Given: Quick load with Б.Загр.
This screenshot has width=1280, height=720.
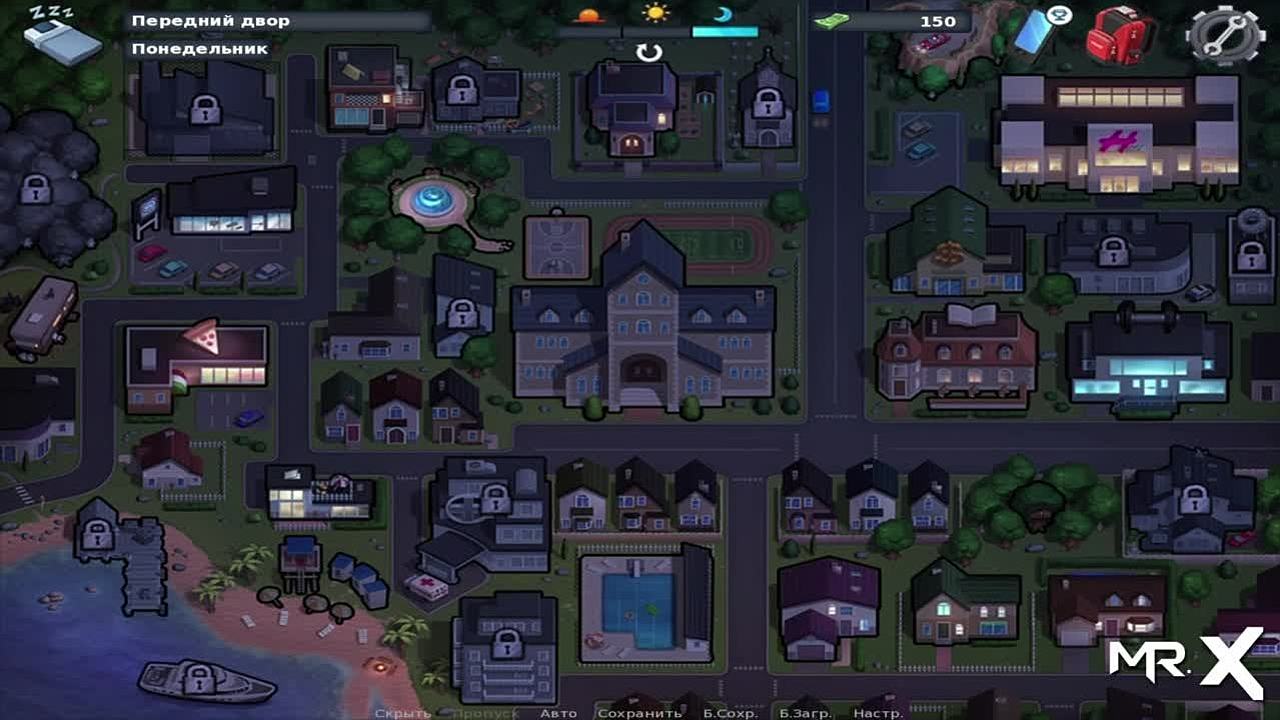Looking at the screenshot, I should click(x=807, y=713).
